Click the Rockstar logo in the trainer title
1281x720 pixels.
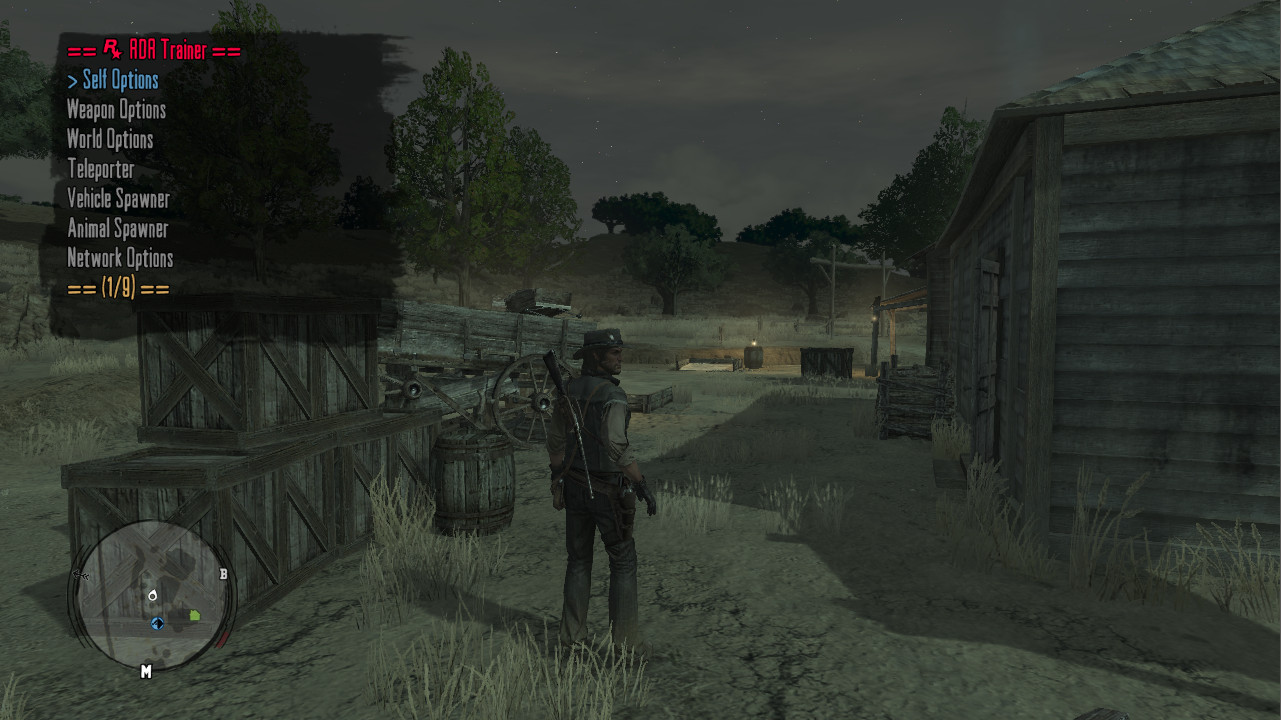click(x=110, y=46)
